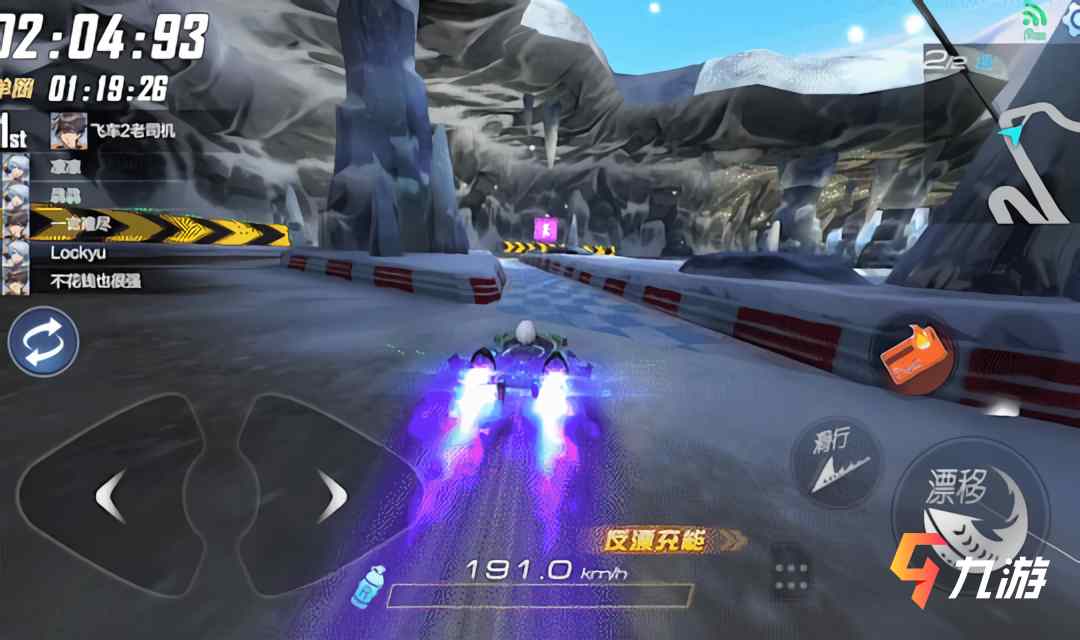Tap the right steering arrow
Image resolution: width=1080 pixels, height=640 pixels.
330,494
